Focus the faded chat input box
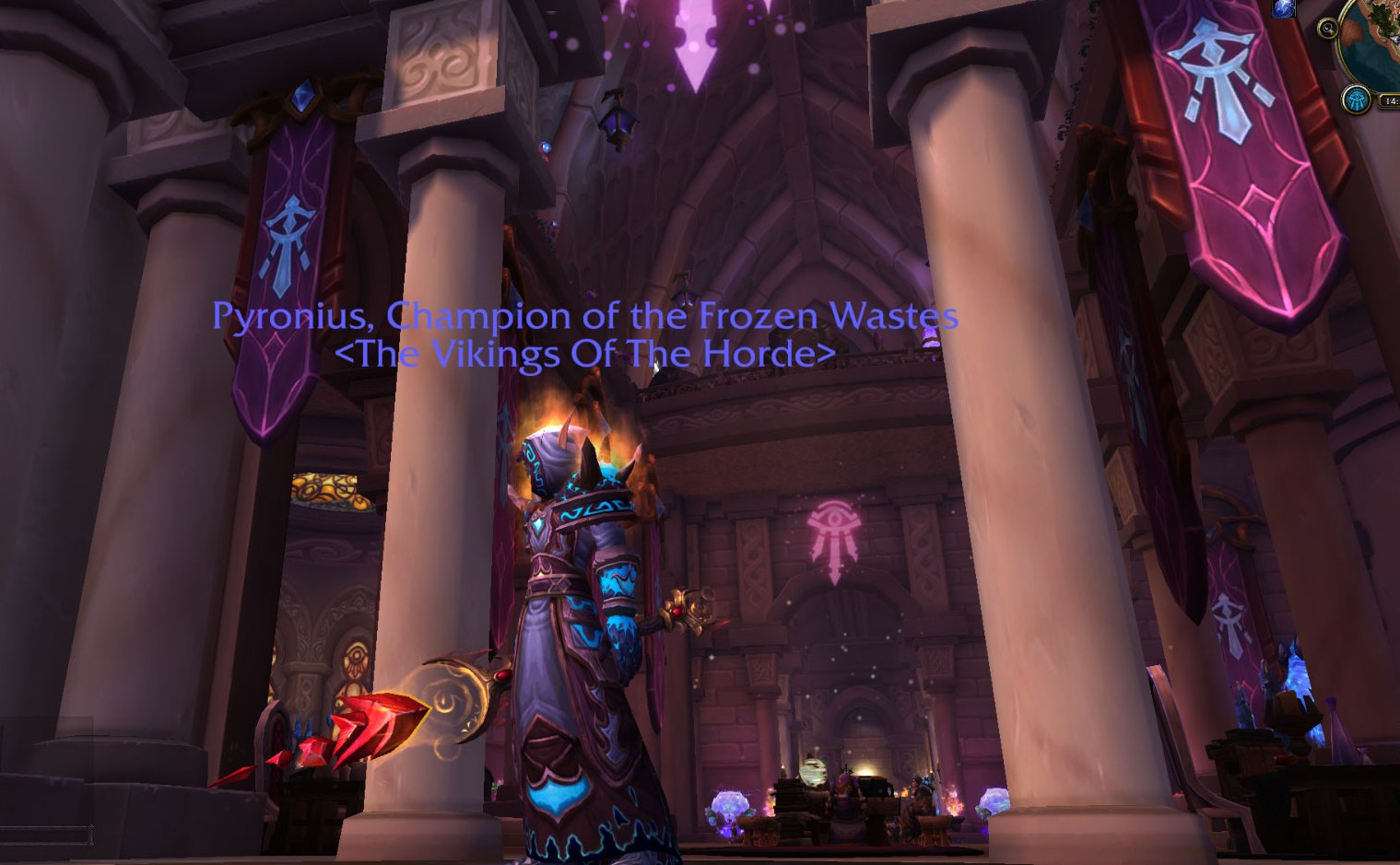The height and width of the screenshot is (865, 1400). point(46,835)
